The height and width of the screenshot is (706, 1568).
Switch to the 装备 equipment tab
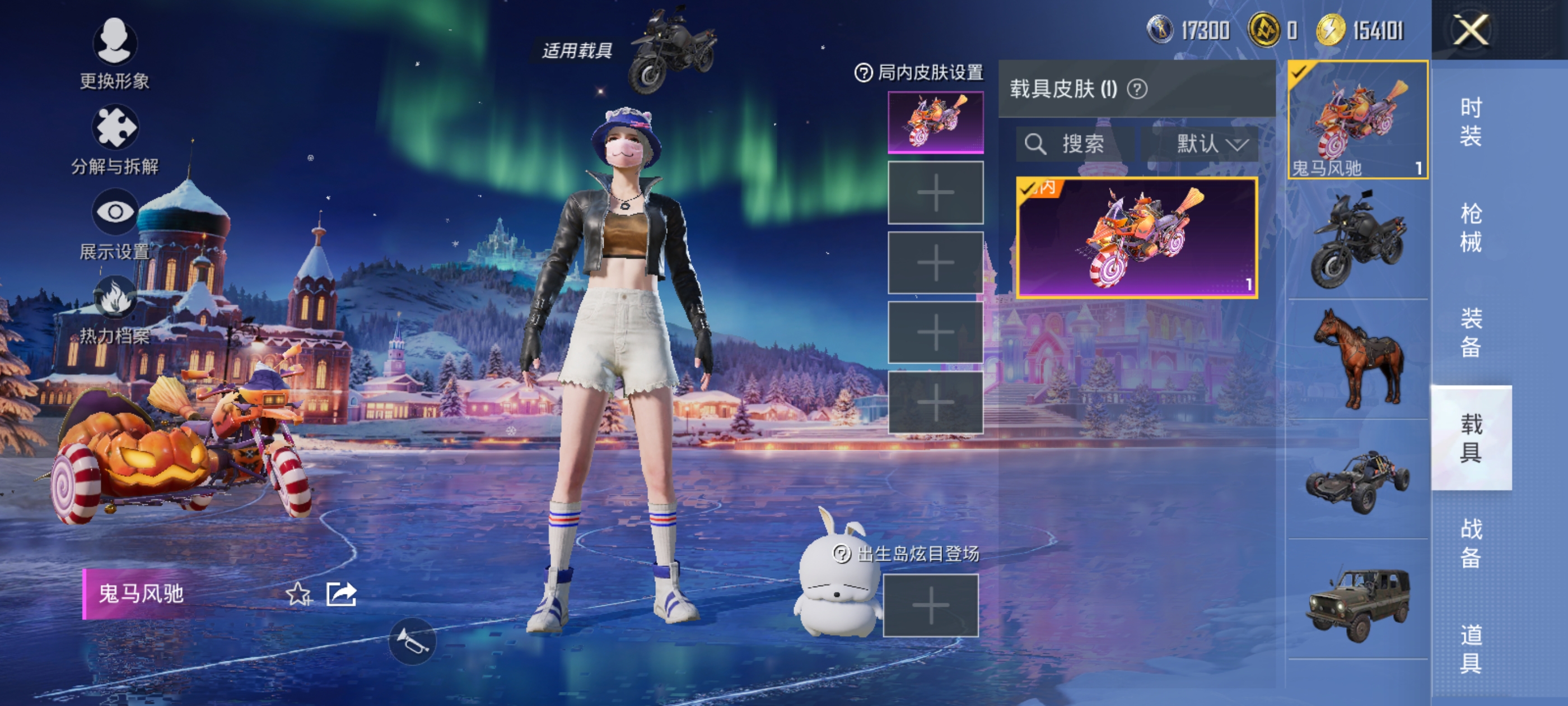pyautogui.click(x=1470, y=333)
